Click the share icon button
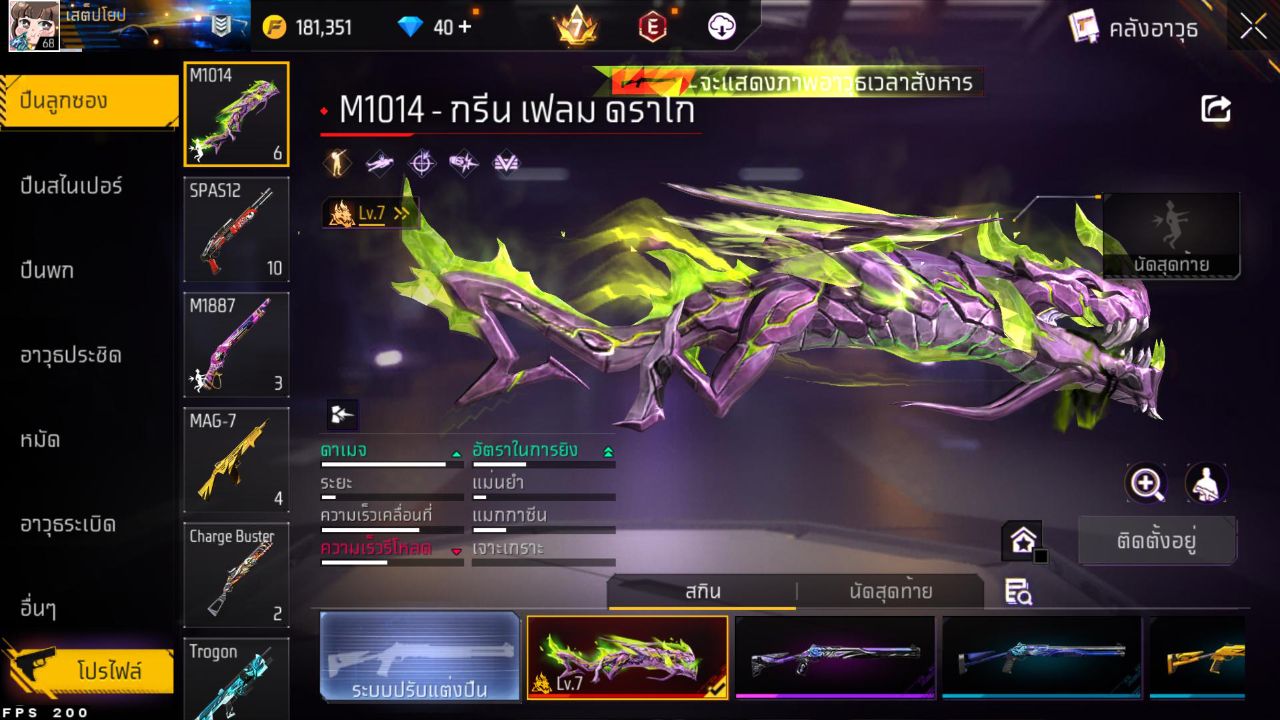The width and height of the screenshot is (1280, 720). click(x=1215, y=108)
